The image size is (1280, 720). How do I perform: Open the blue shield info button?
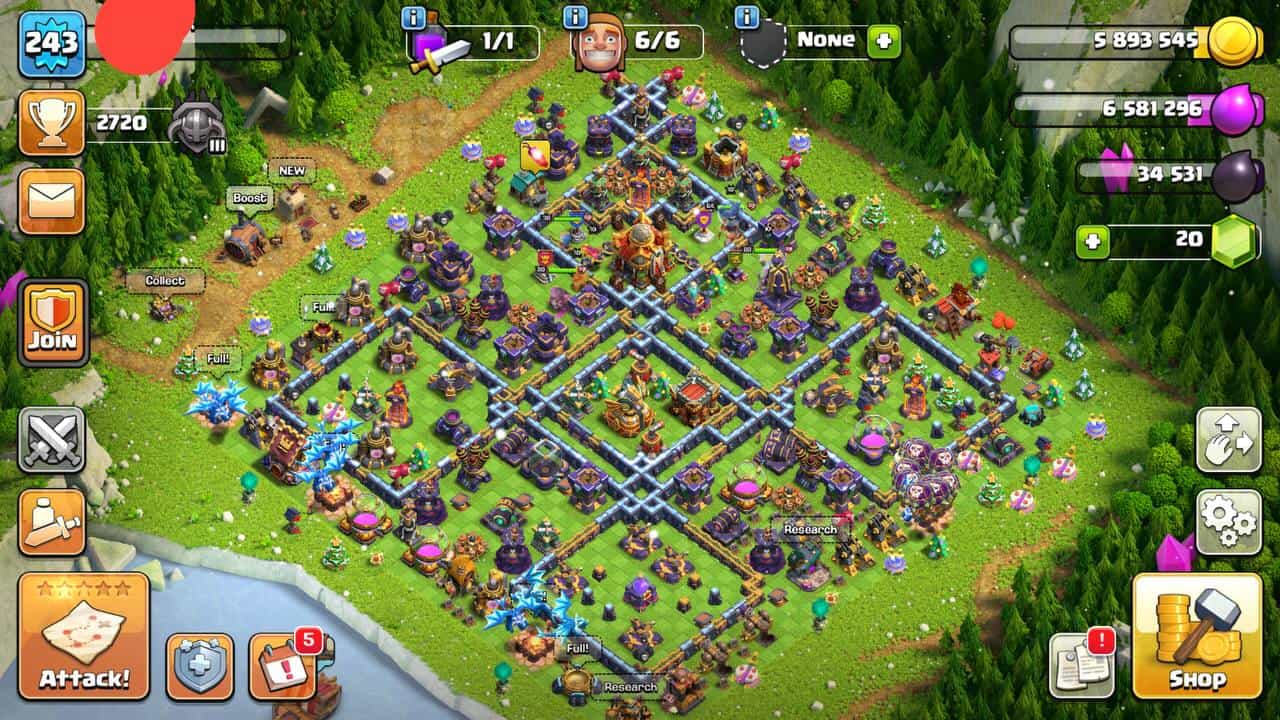tap(199, 665)
